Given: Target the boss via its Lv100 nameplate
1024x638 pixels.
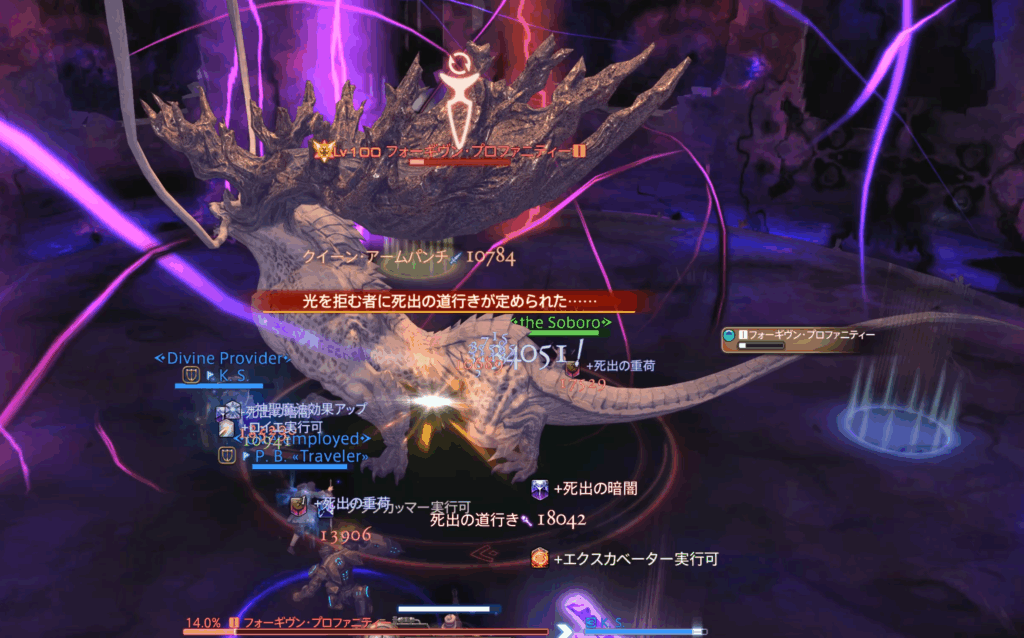Looking at the screenshot, I should click(449, 152).
